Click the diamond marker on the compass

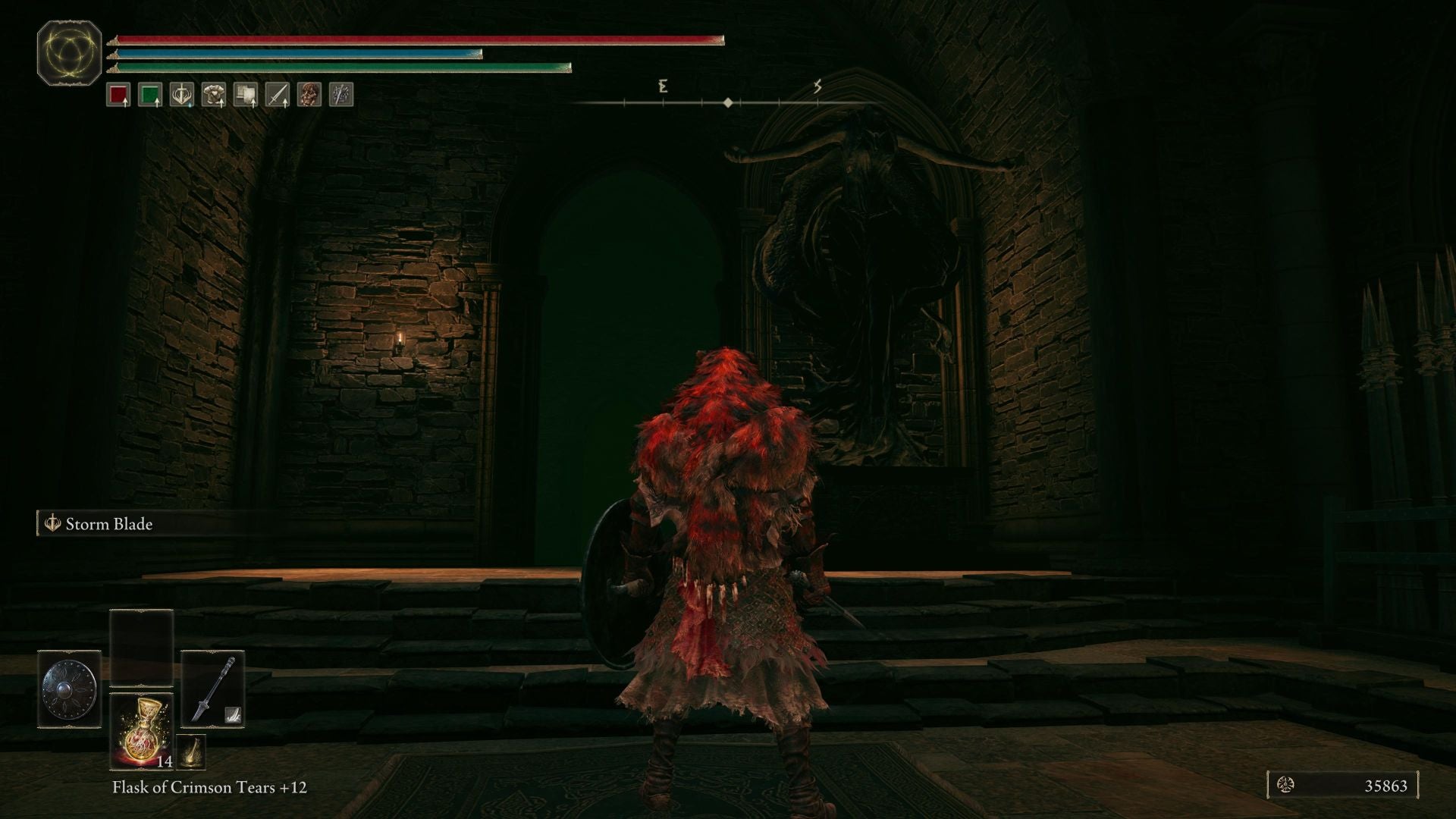(x=729, y=101)
